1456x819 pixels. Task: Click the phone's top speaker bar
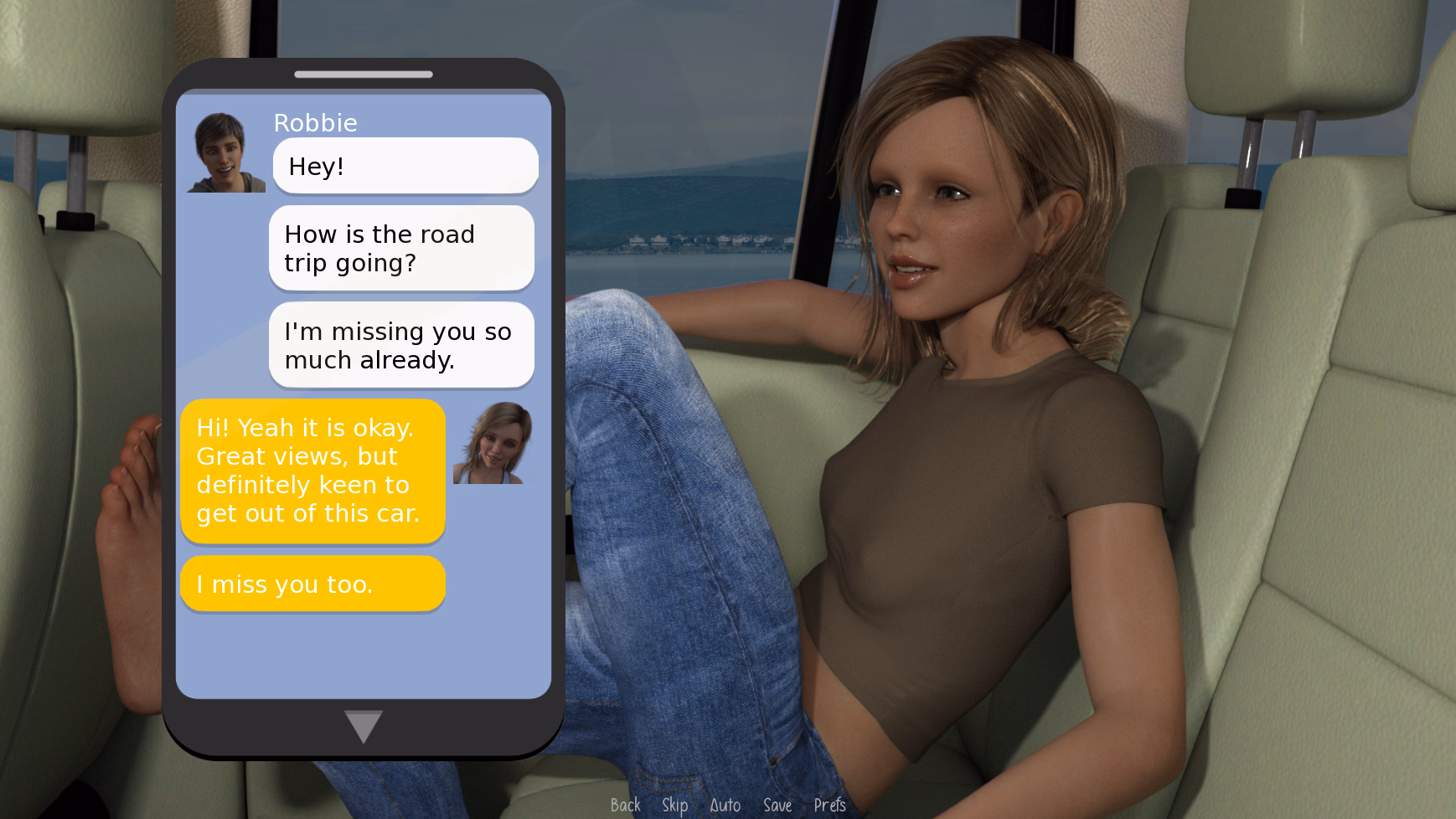click(362, 74)
